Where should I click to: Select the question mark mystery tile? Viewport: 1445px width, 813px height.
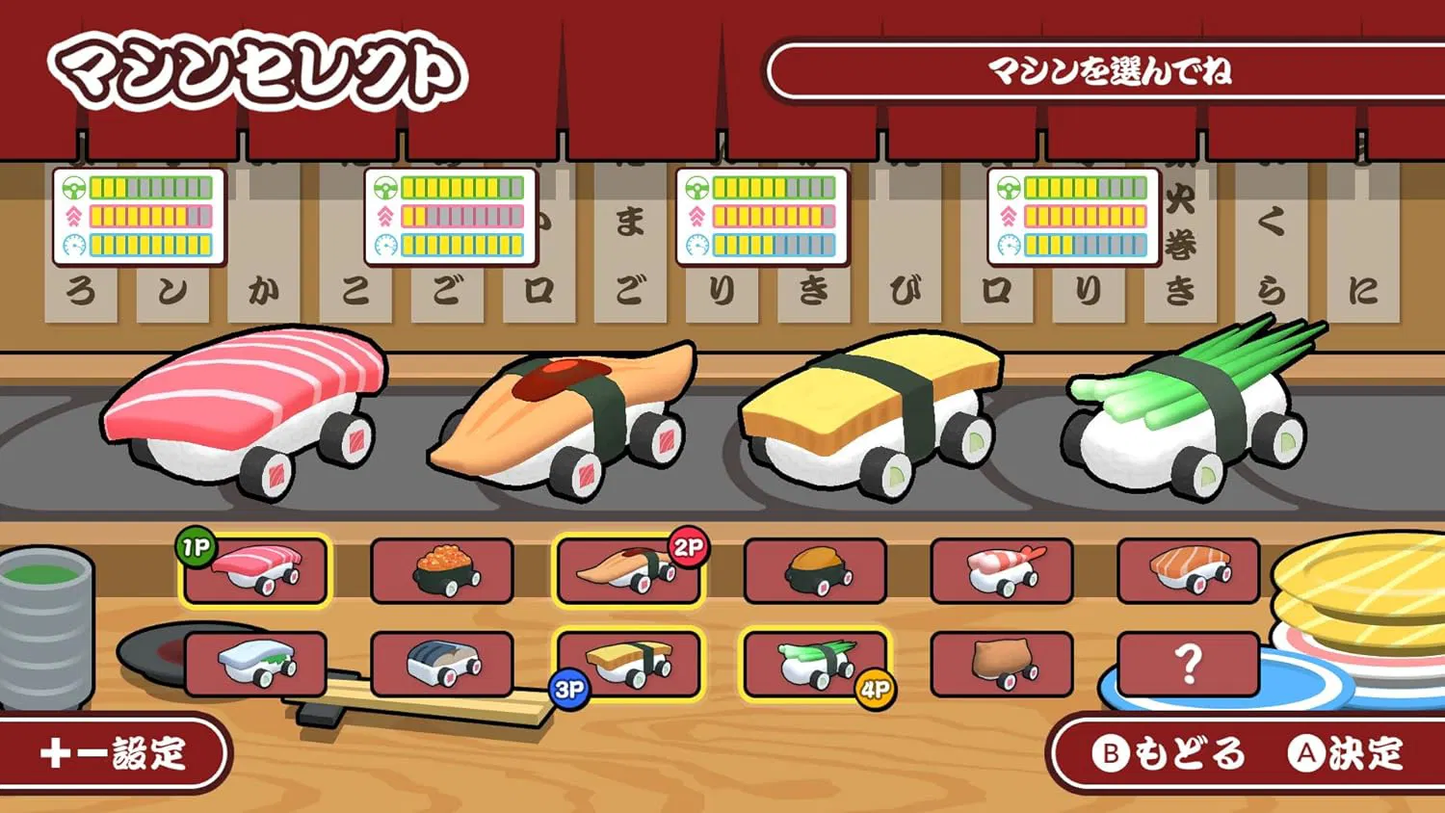(1188, 664)
